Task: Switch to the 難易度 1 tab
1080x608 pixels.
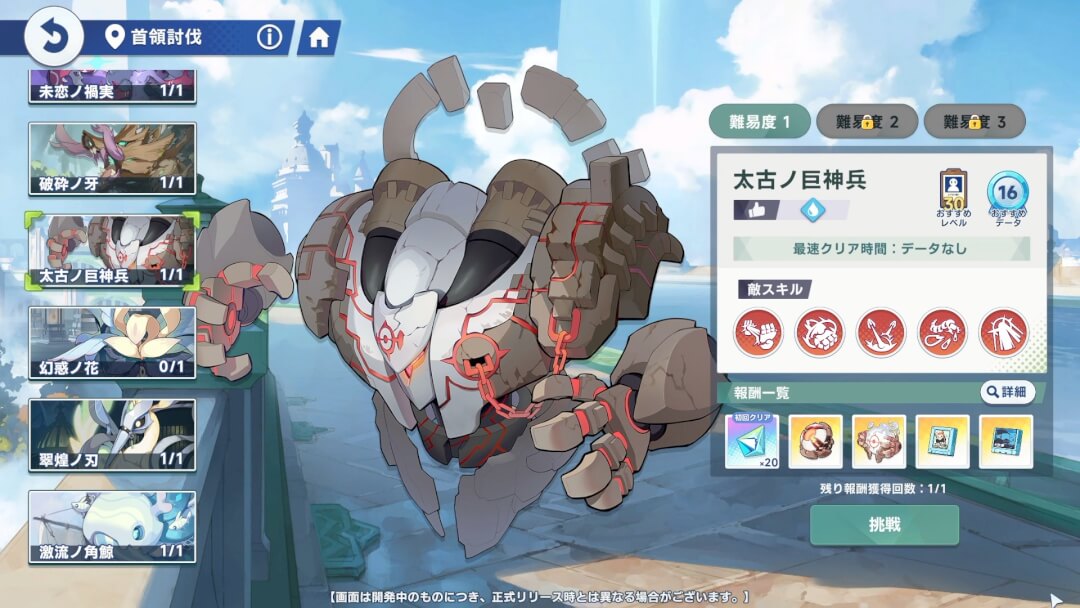Action: click(x=760, y=122)
